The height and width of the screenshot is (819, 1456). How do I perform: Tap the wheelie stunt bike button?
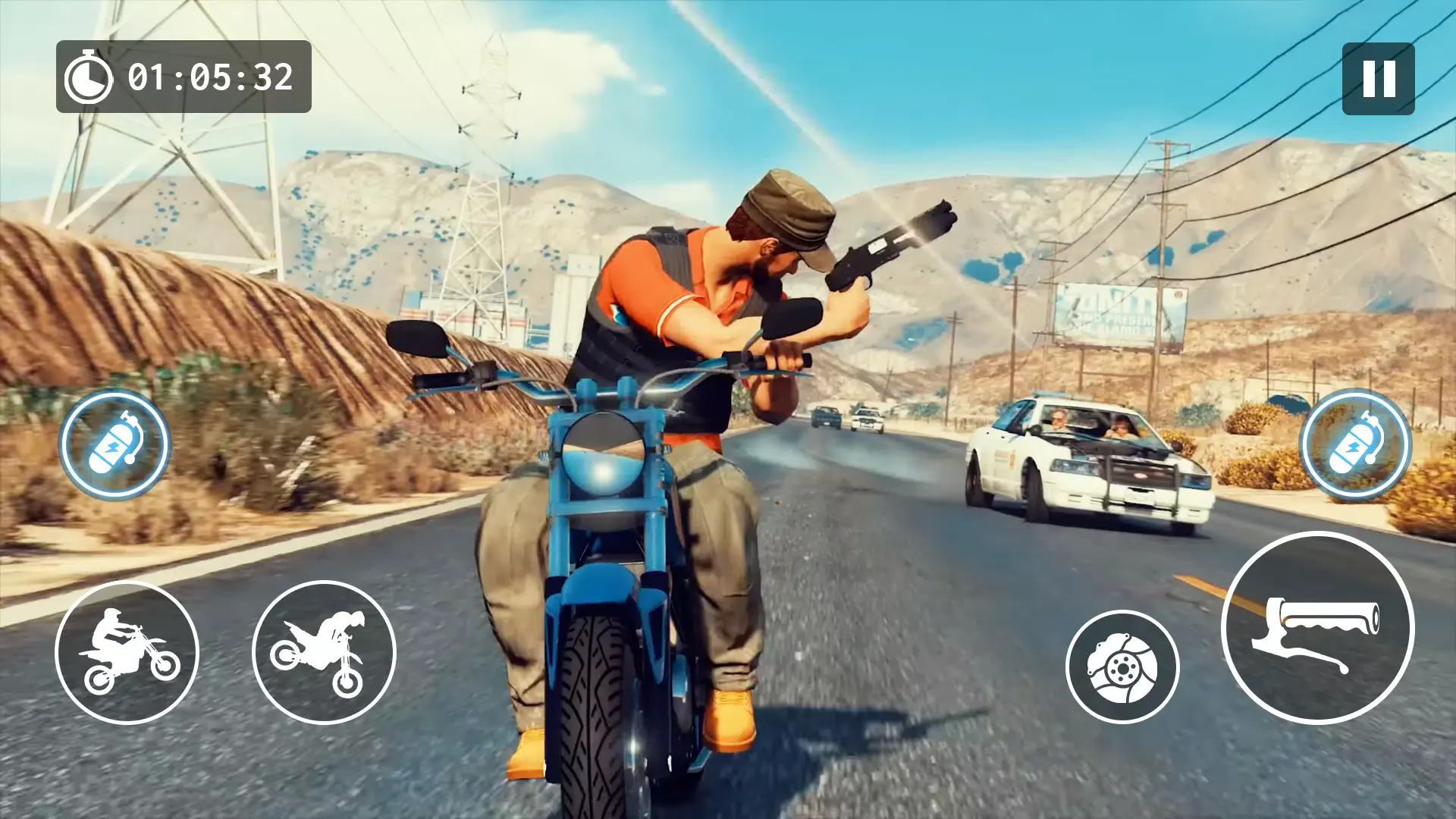tap(127, 651)
